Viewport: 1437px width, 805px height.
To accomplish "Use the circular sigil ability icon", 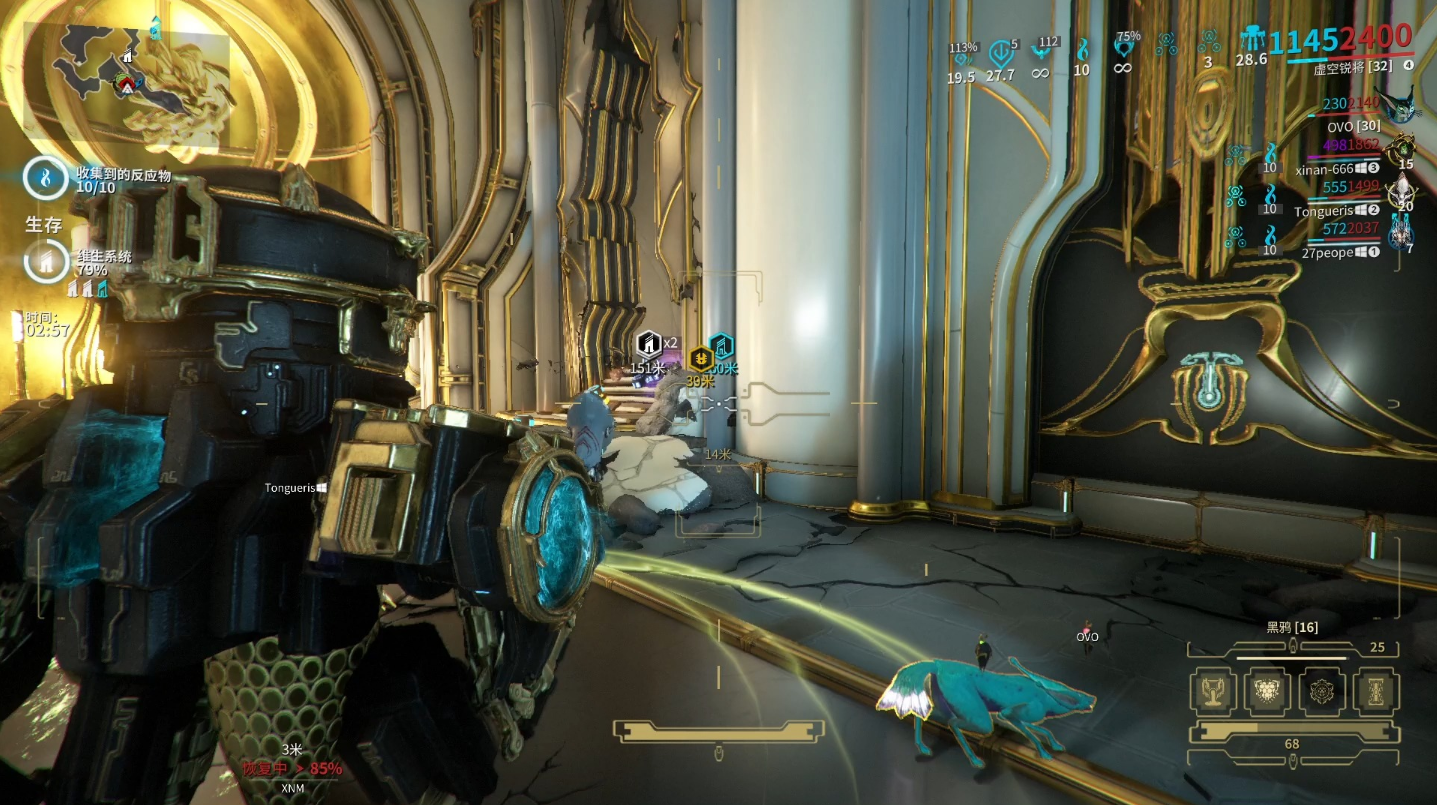I will (x=1321, y=691).
